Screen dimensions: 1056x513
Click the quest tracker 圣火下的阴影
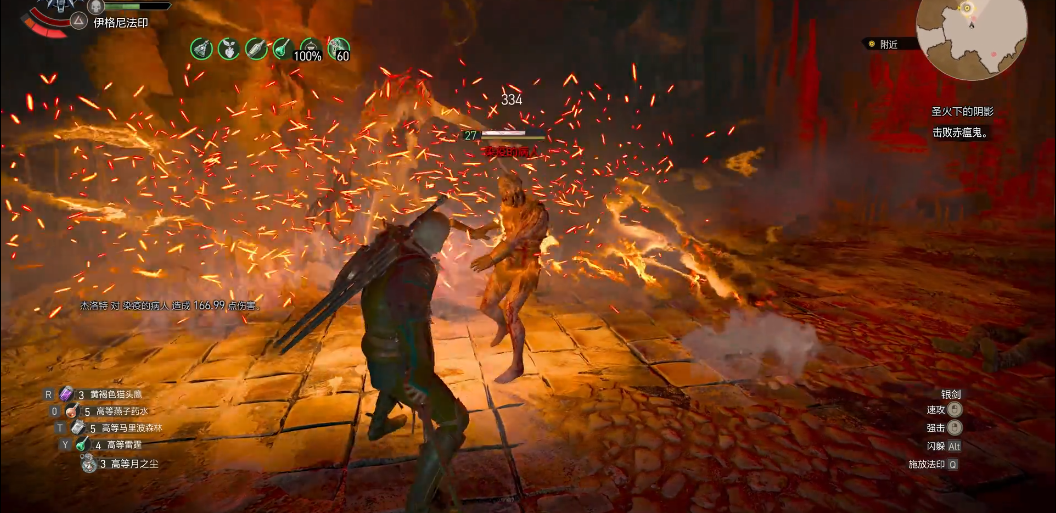[x=962, y=112]
